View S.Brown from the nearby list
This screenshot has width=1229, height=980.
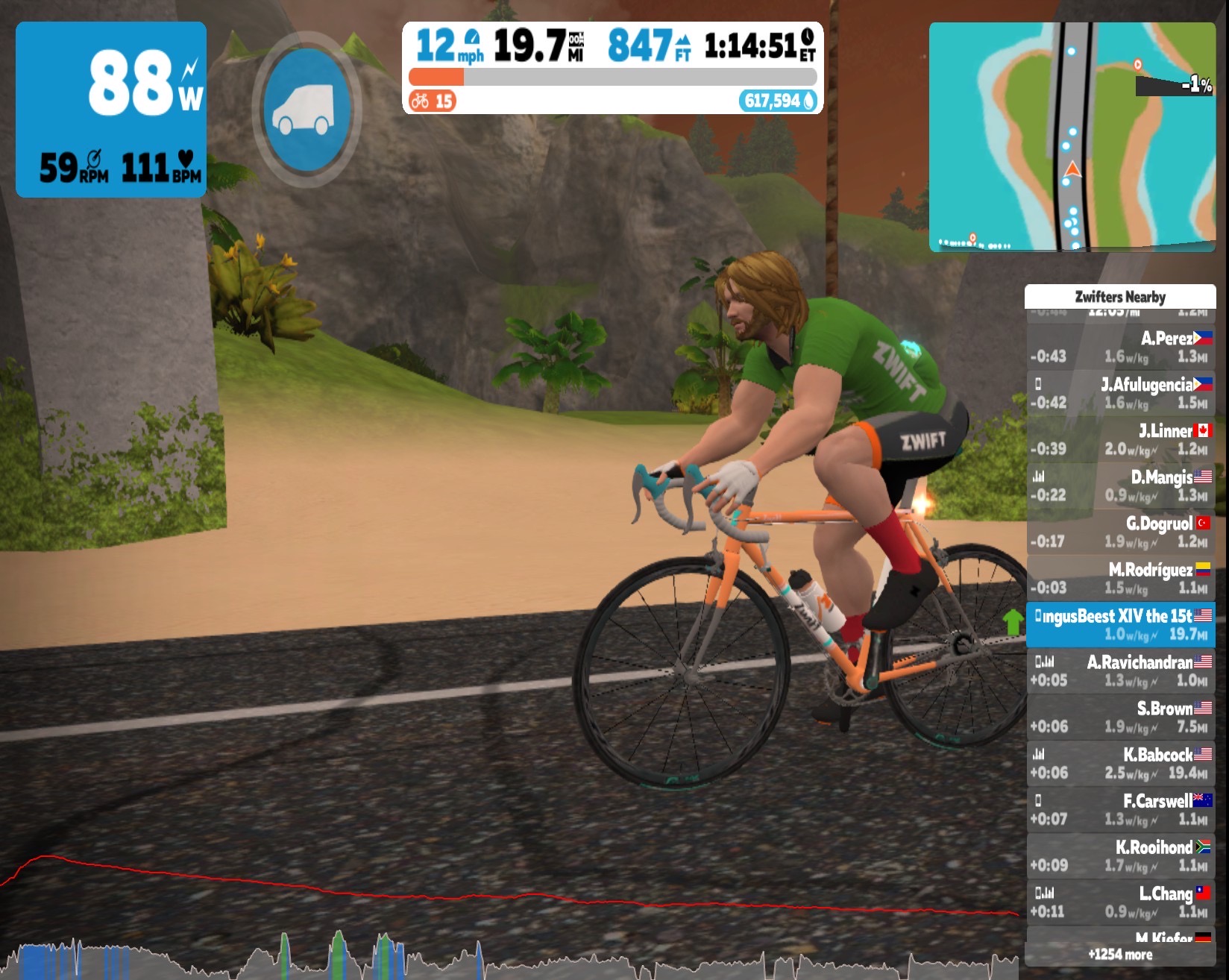pyautogui.click(x=1120, y=717)
